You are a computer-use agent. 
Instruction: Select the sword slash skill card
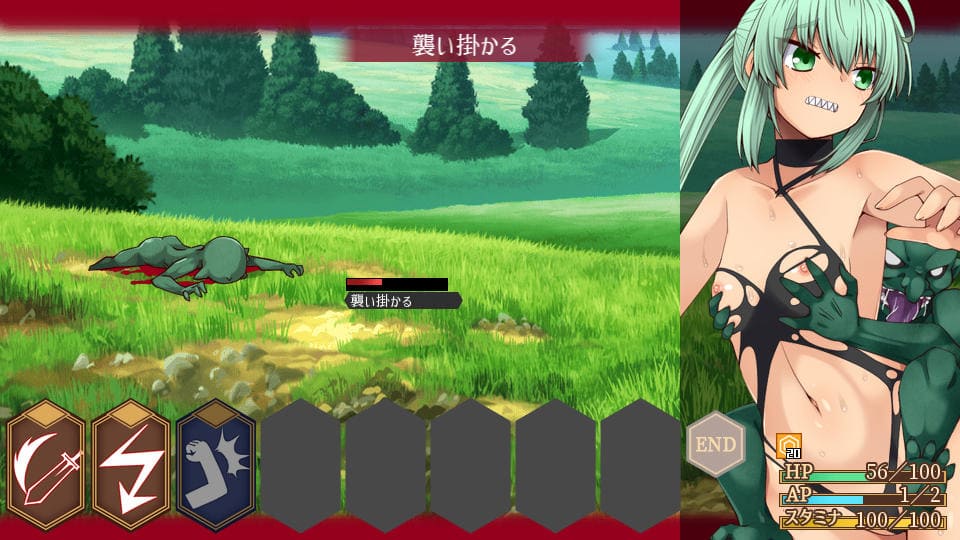(47, 465)
